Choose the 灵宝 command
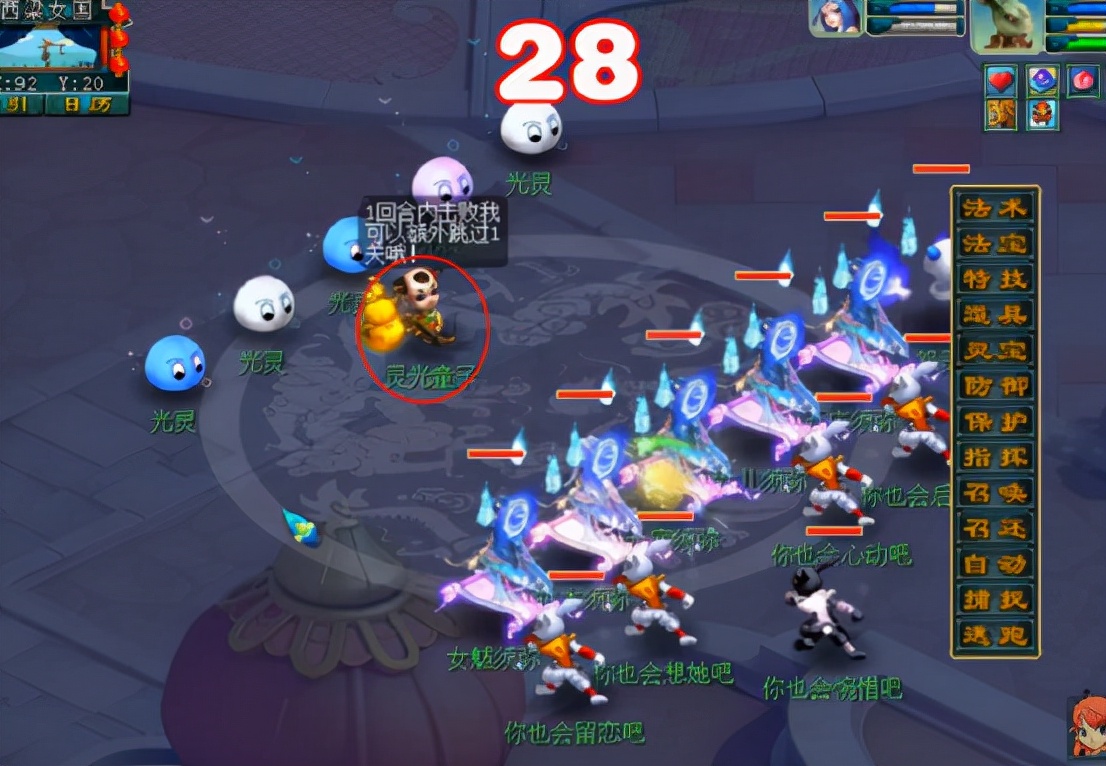1106x766 pixels. (x=994, y=351)
